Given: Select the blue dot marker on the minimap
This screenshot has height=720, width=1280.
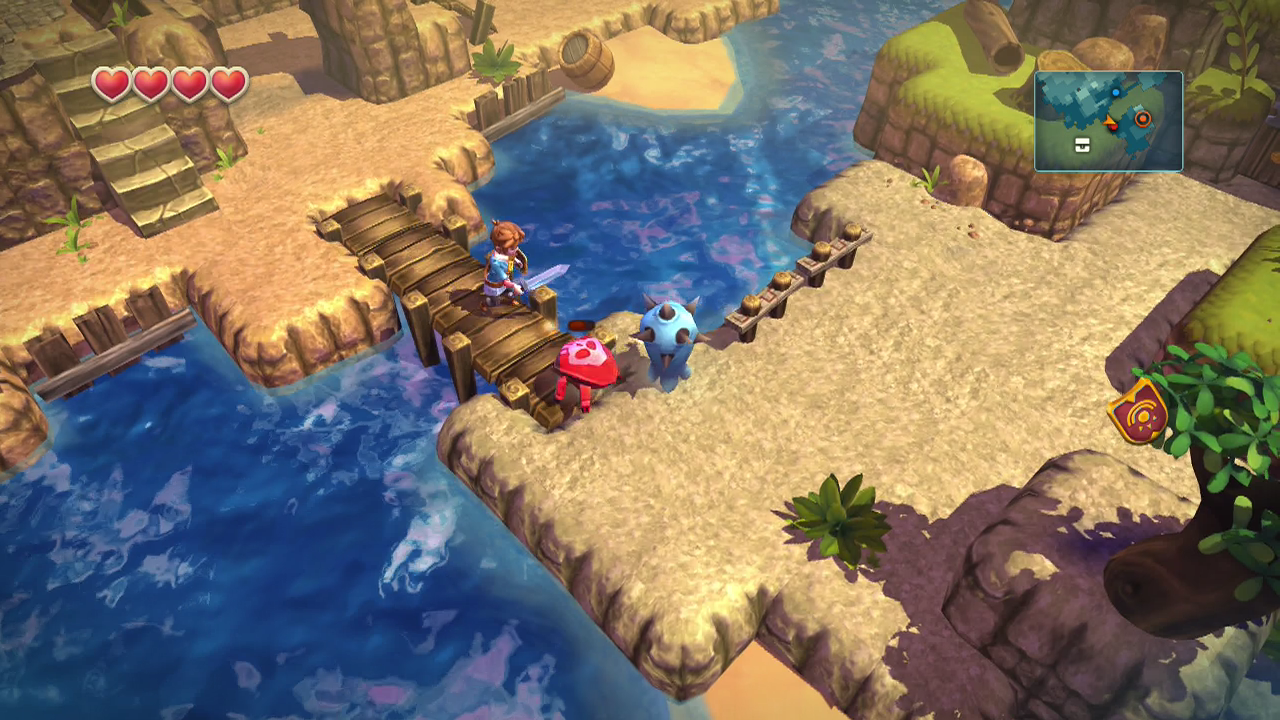Looking at the screenshot, I should (x=1117, y=93).
